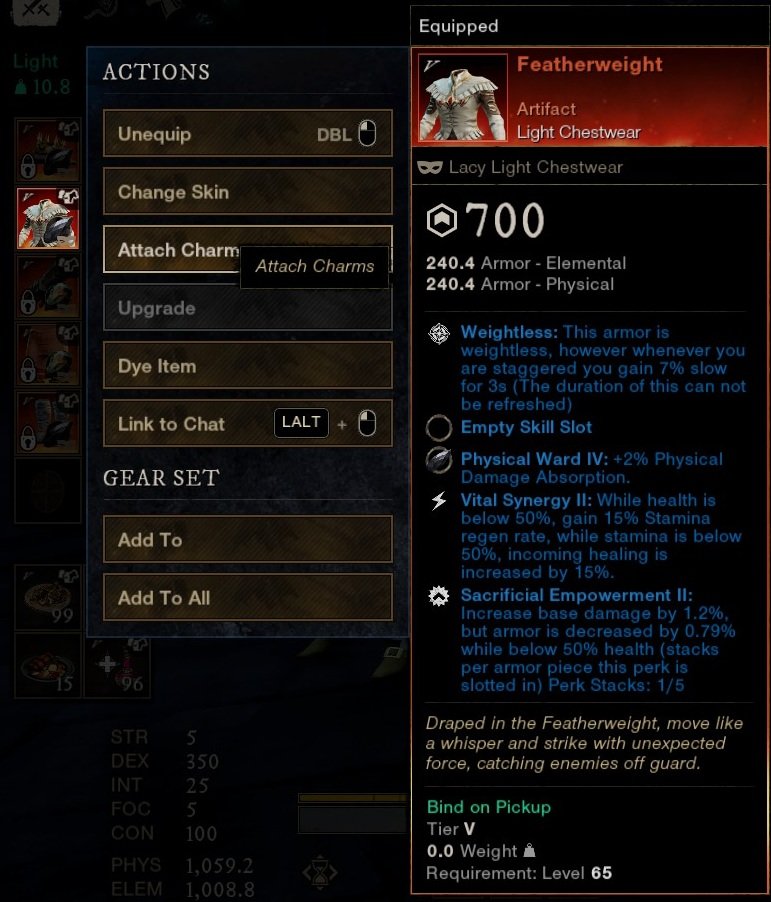771x902 pixels.
Task: Select the highlighted Featherweight chest equipment slot
Action: tap(48, 218)
